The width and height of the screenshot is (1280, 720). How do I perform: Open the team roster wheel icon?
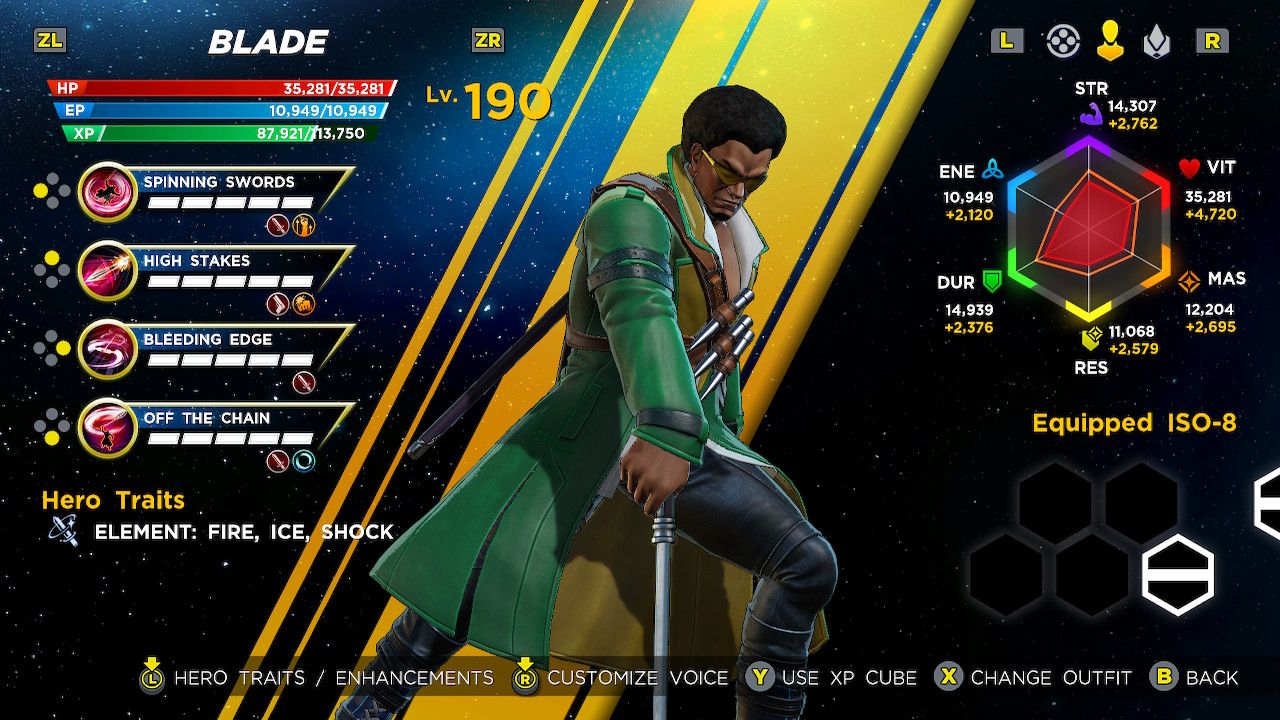[x=1063, y=41]
